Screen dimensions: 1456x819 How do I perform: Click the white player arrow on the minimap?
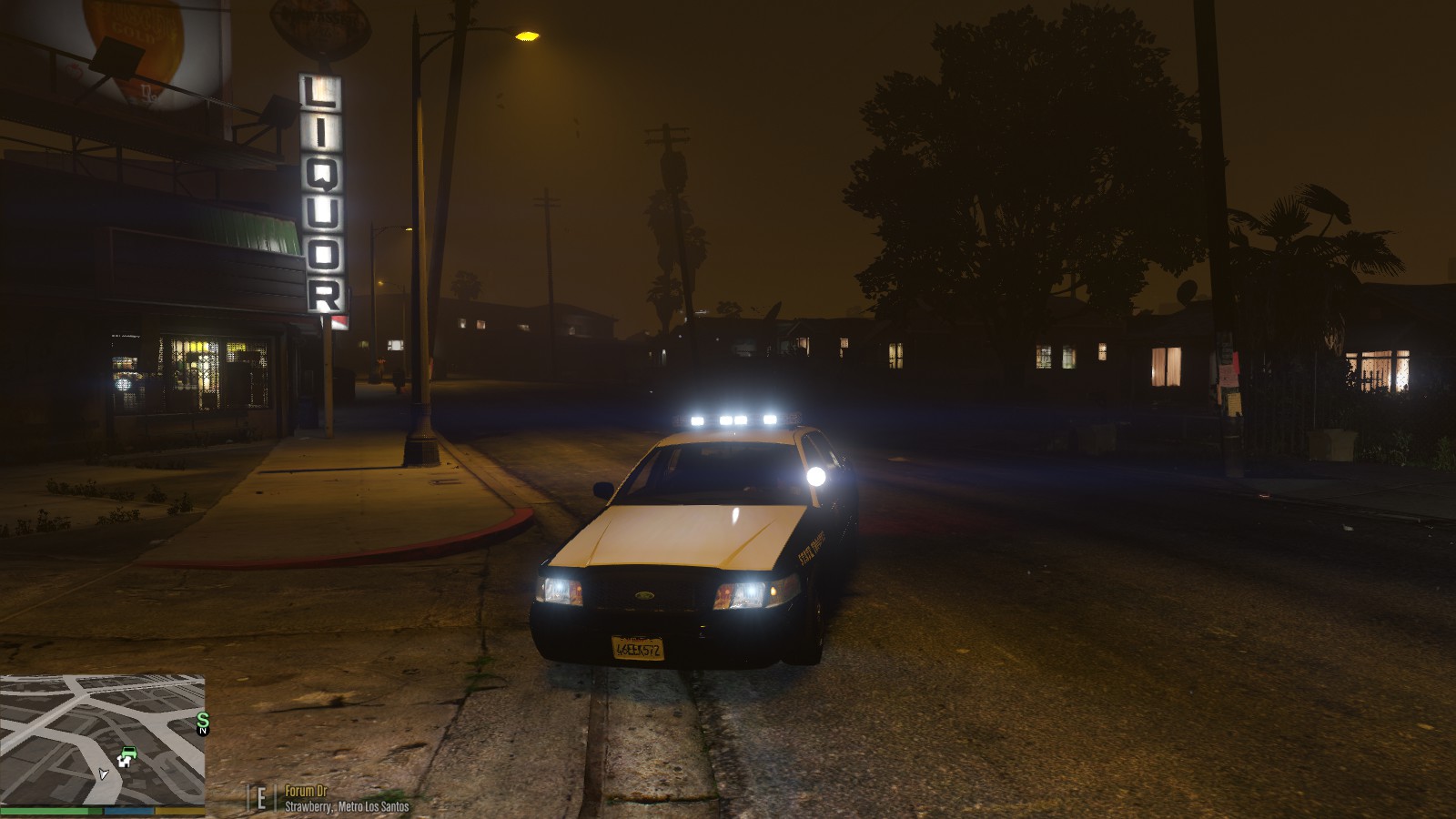(103, 774)
